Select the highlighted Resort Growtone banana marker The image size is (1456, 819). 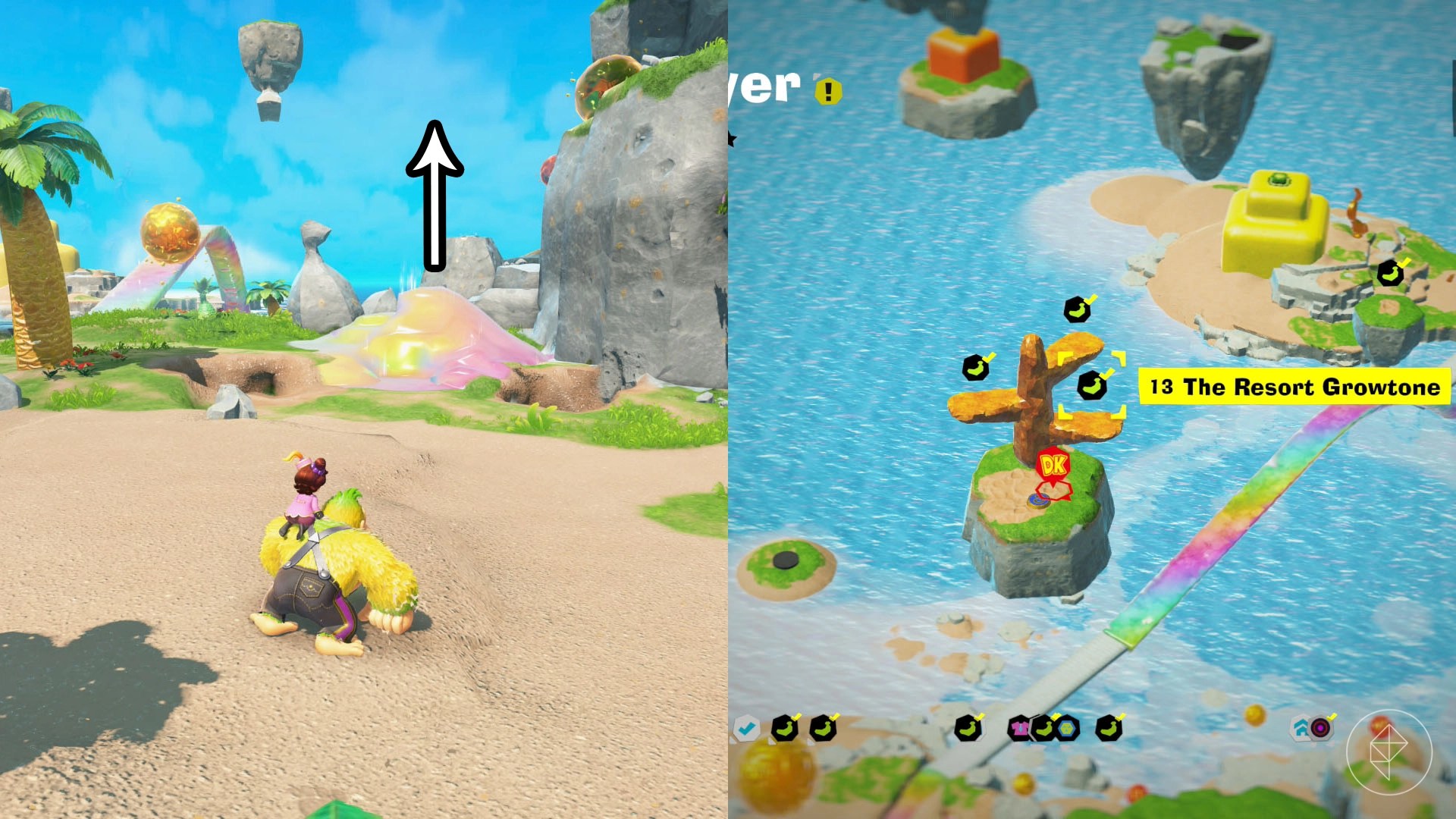pos(1091,386)
